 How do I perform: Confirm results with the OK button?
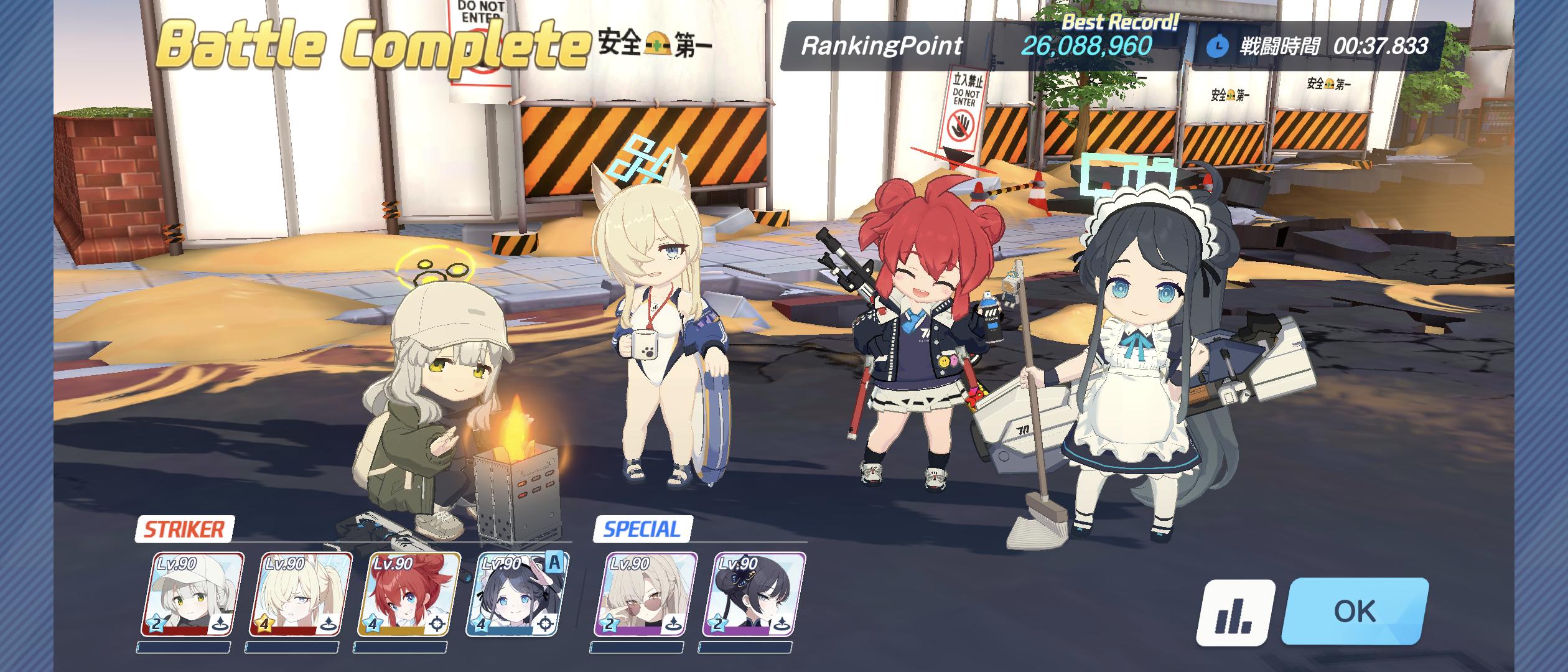tap(1355, 611)
